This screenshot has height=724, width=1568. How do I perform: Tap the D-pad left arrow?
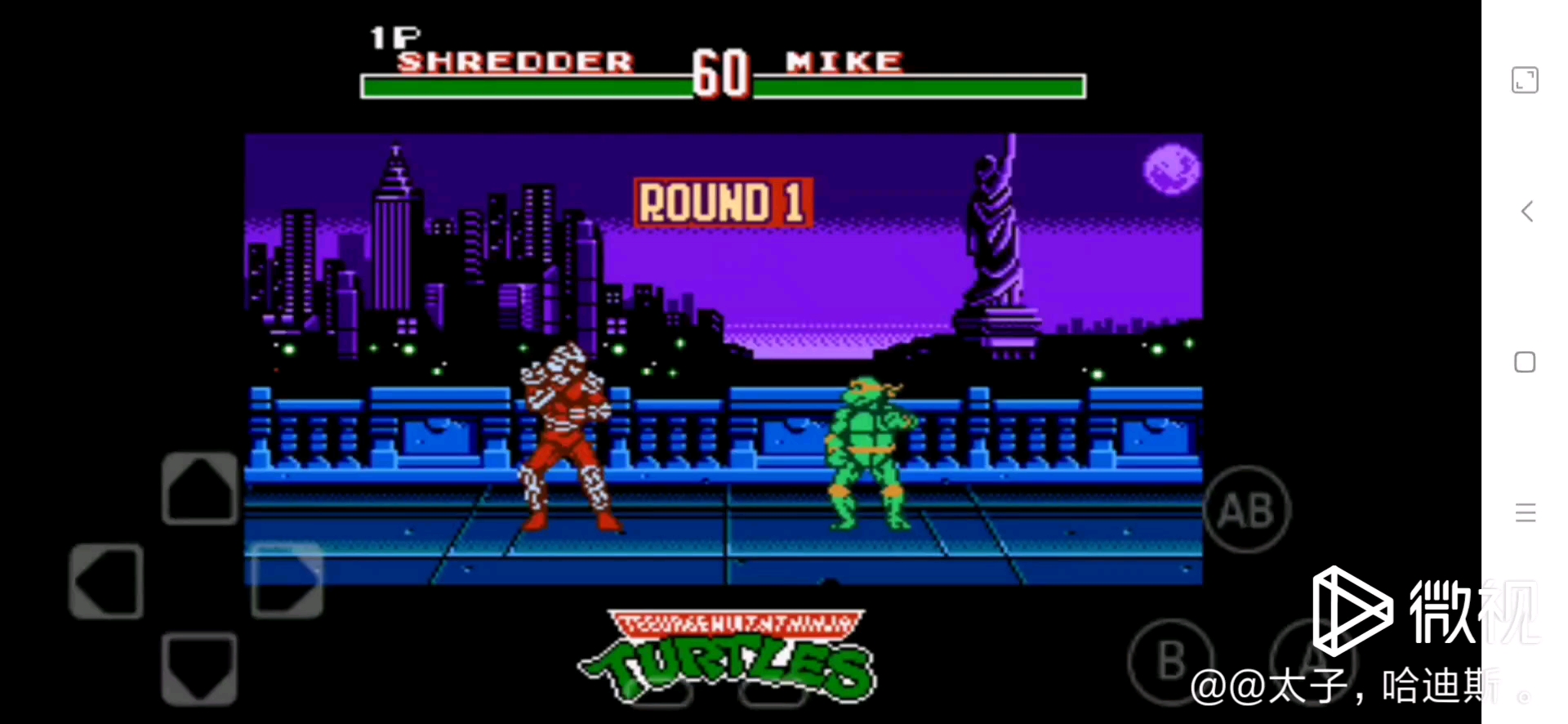click(106, 581)
